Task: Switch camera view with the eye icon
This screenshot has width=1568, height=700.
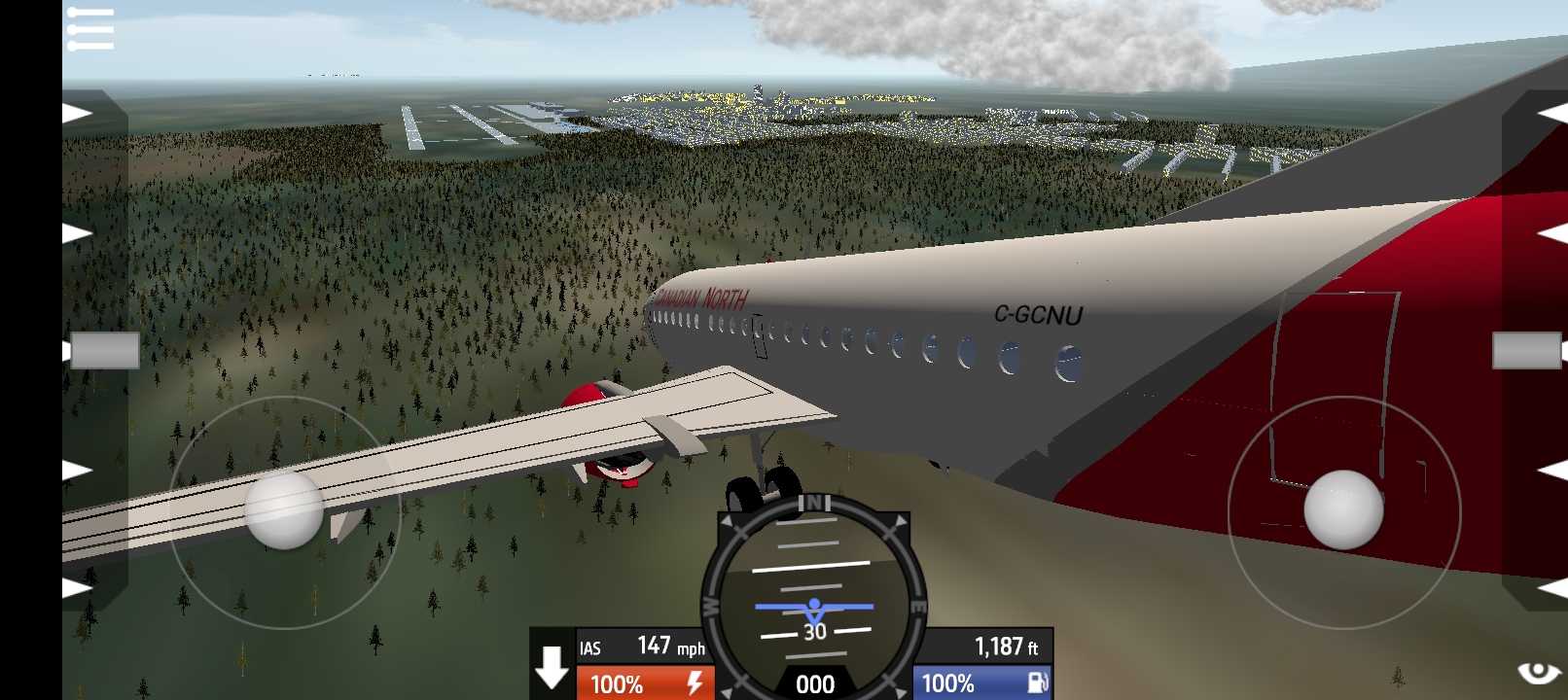Action: 1539,672
